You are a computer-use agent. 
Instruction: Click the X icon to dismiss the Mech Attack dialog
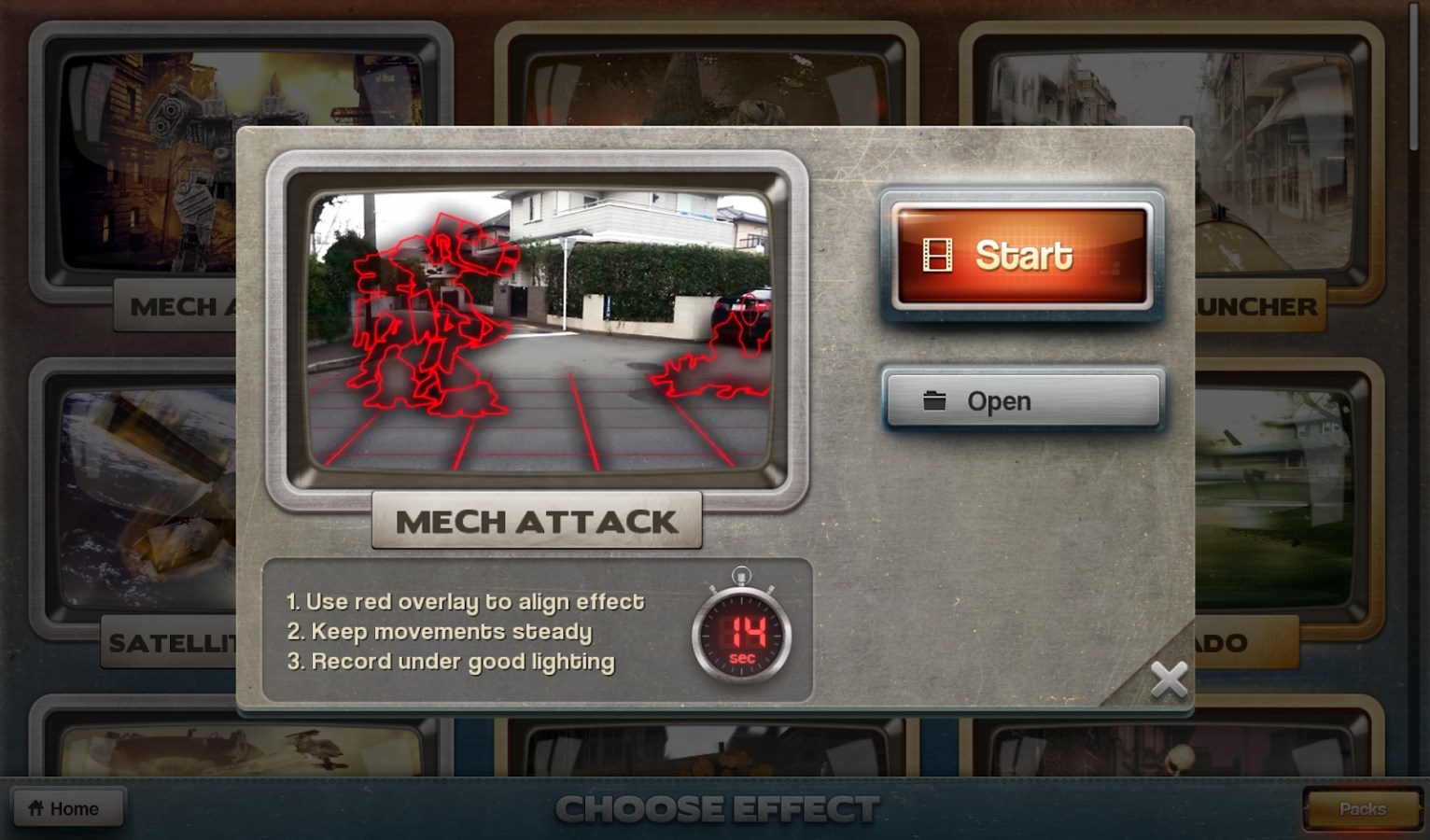point(1169,680)
